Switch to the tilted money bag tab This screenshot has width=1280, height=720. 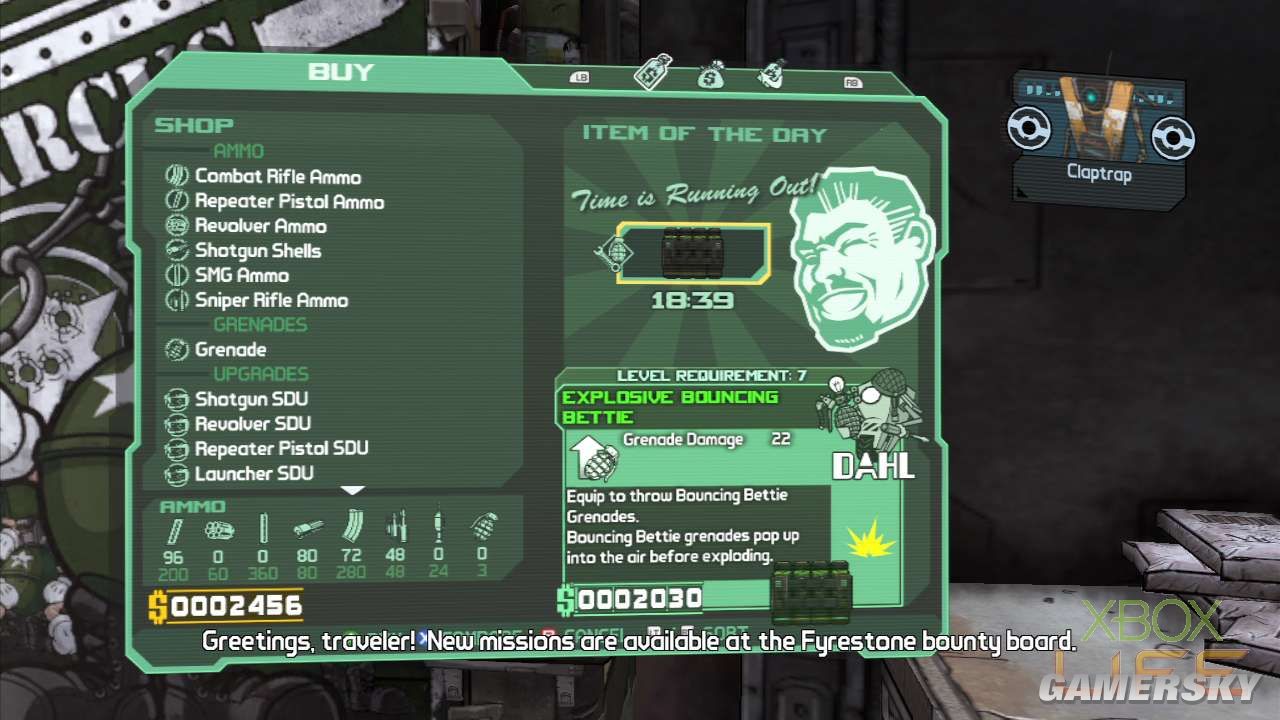(x=772, y=72)
